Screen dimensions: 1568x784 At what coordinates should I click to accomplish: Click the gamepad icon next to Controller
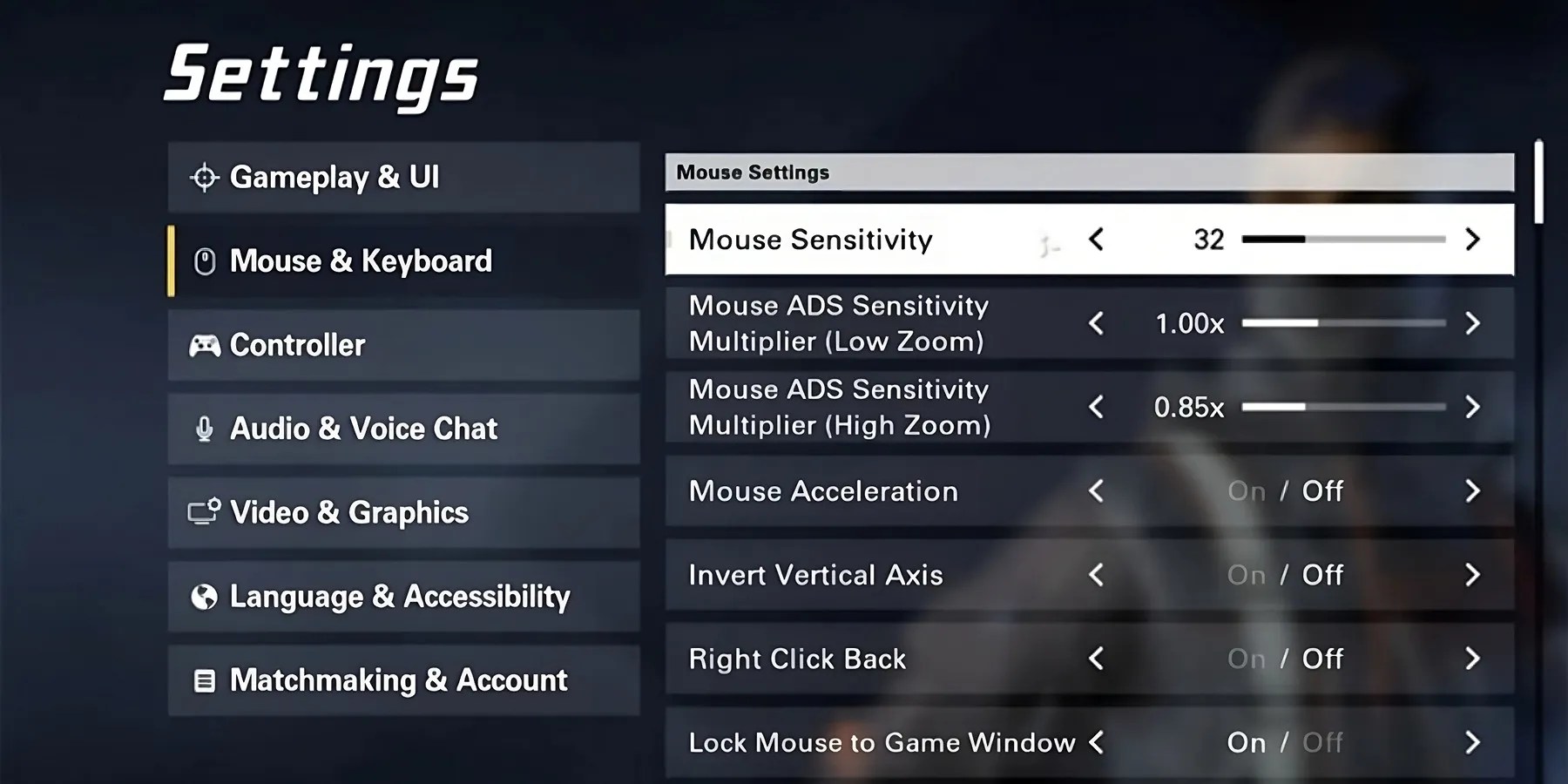pyautogui.click(x=204, y=344)
